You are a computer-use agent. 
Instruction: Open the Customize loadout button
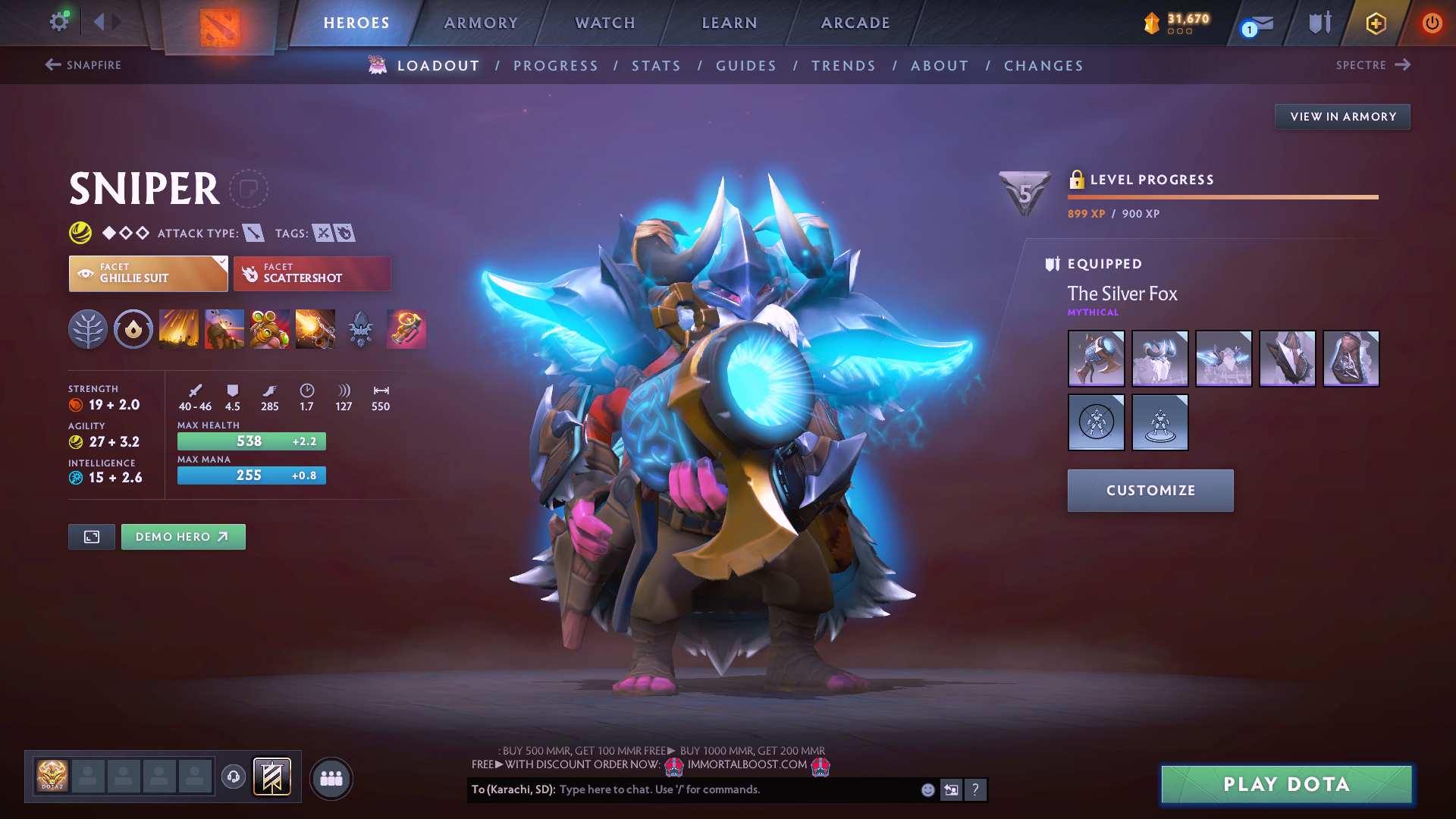[1150, 491]
